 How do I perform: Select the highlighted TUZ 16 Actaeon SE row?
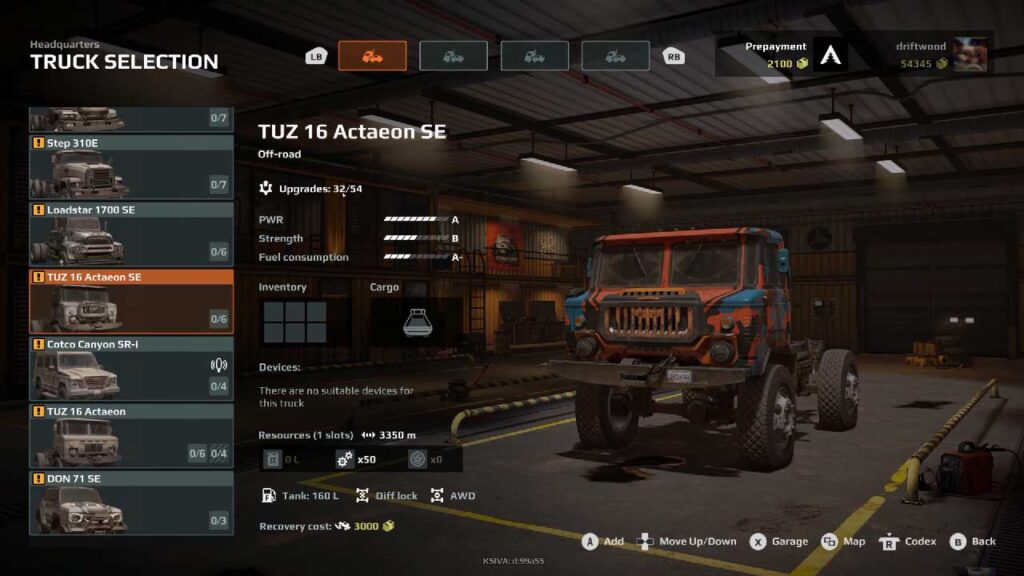[131, 301]
